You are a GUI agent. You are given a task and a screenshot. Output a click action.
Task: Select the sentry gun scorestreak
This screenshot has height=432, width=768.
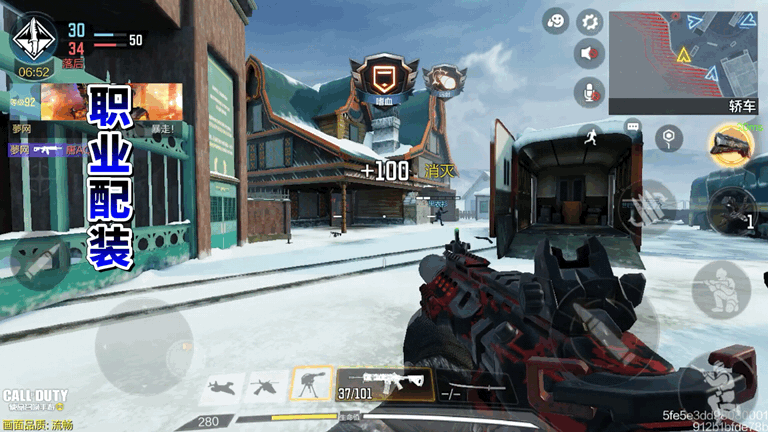(311, 385)
